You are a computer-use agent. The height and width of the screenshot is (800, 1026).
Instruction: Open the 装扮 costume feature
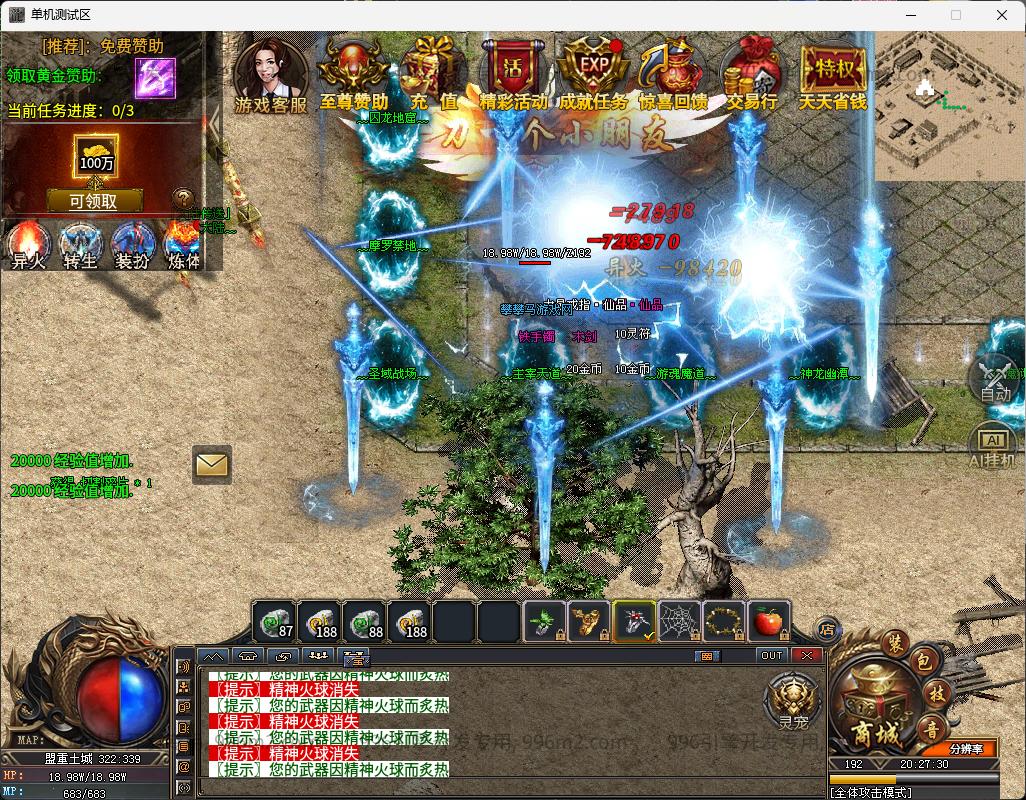tap(132, 244)
